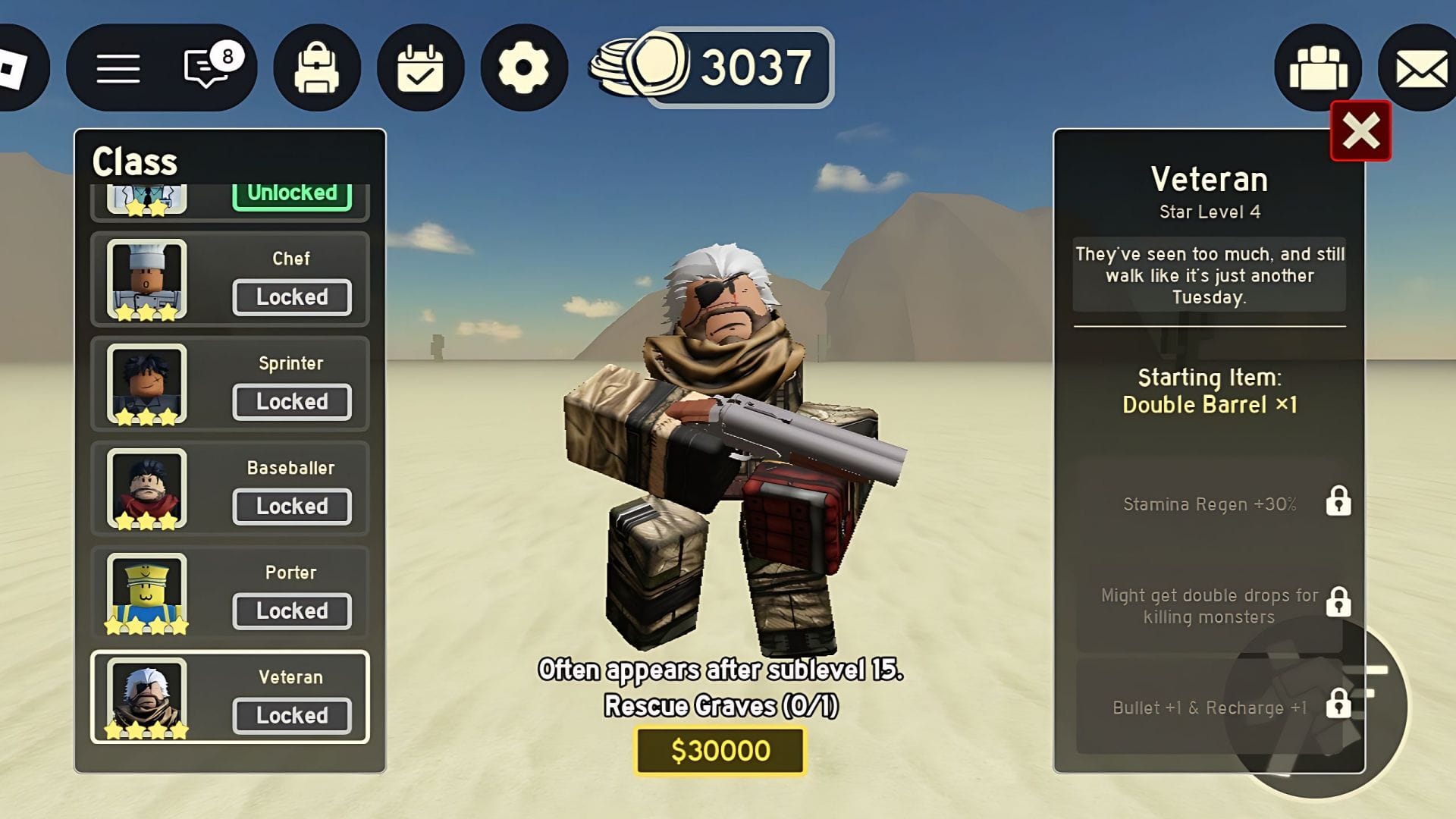The image size is (1456, 819).
Task: Select the Sprinter class
Action: coord(292,401)
